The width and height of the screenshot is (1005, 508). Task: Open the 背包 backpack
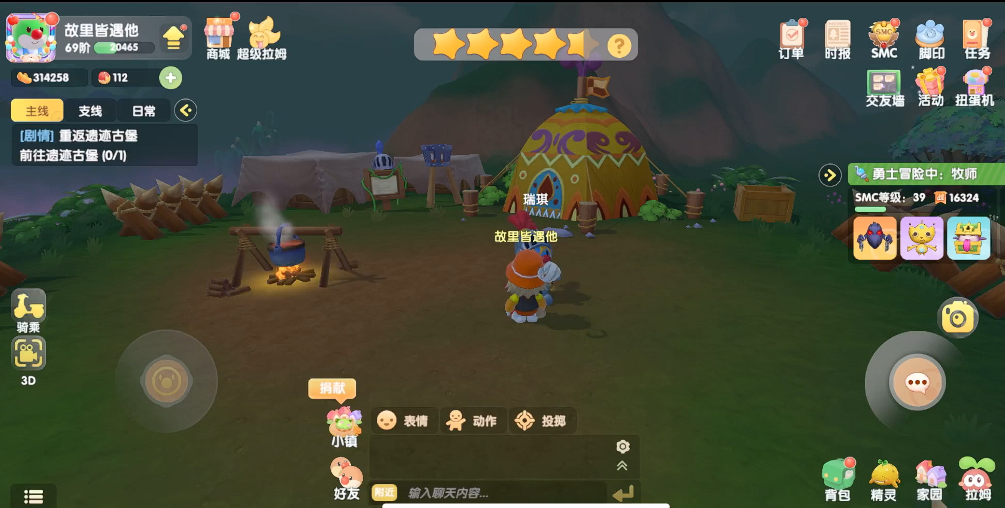(x=837, y=478)
